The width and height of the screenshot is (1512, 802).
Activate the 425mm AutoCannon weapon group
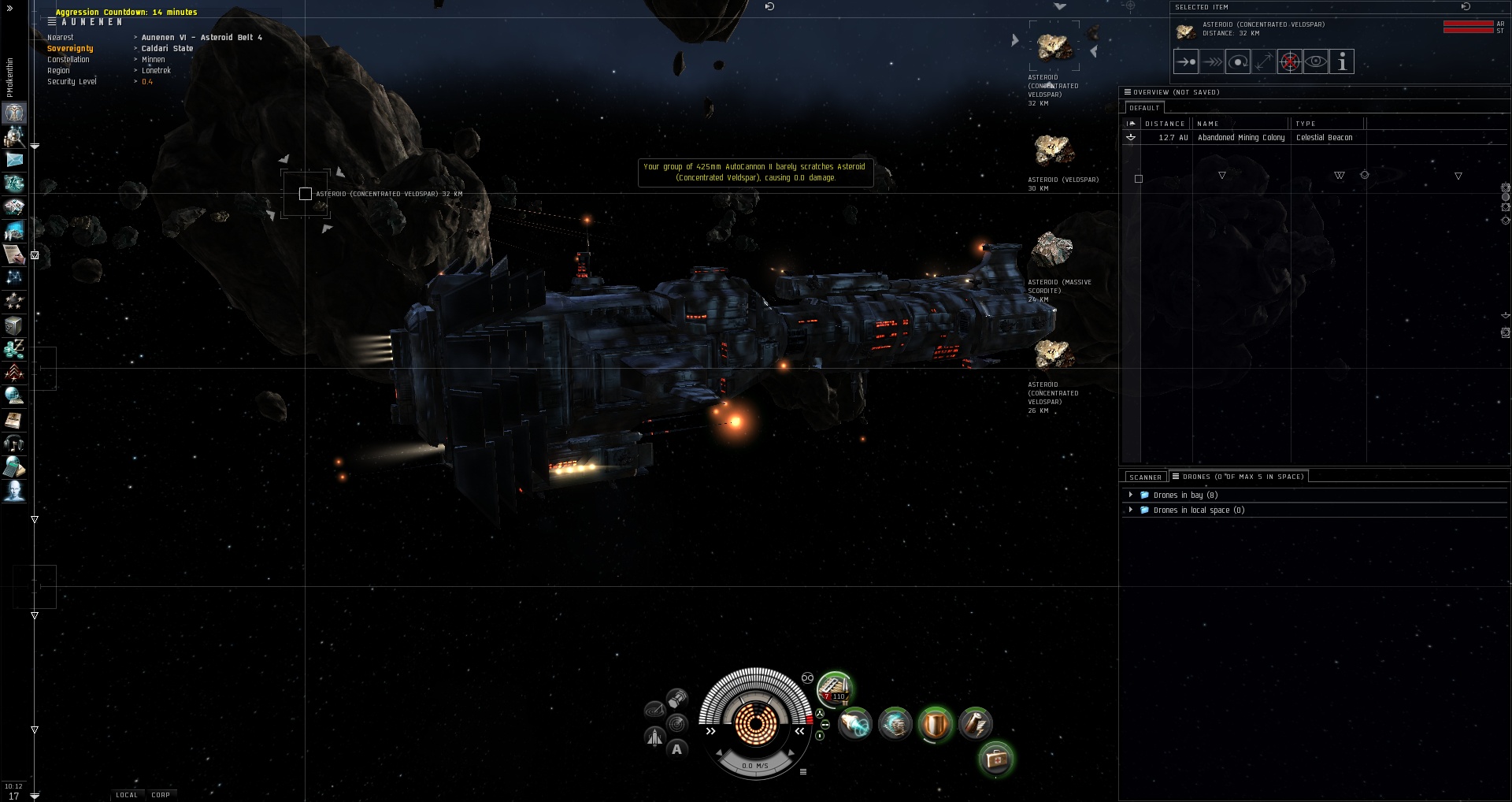(x=834, y=687)
